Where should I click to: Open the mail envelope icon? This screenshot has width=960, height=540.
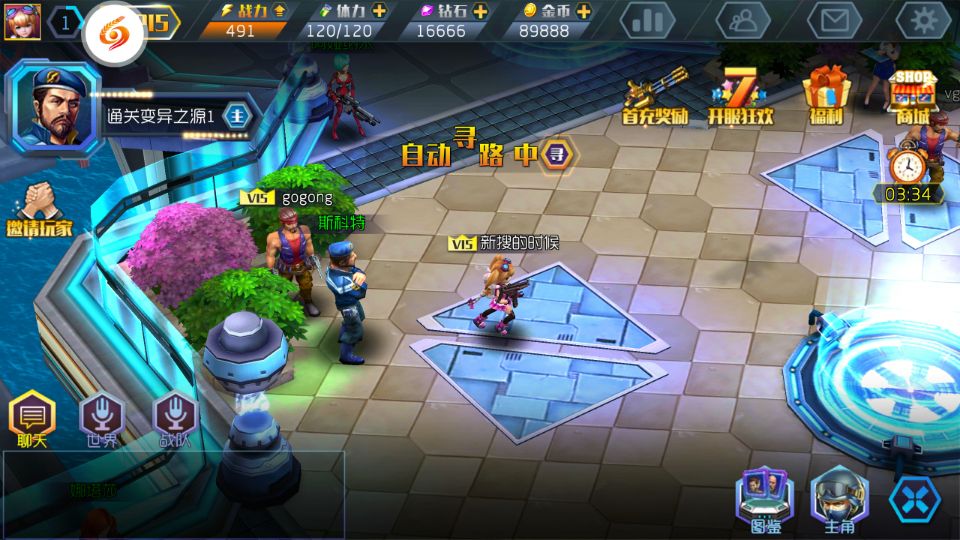click(834, 20)
